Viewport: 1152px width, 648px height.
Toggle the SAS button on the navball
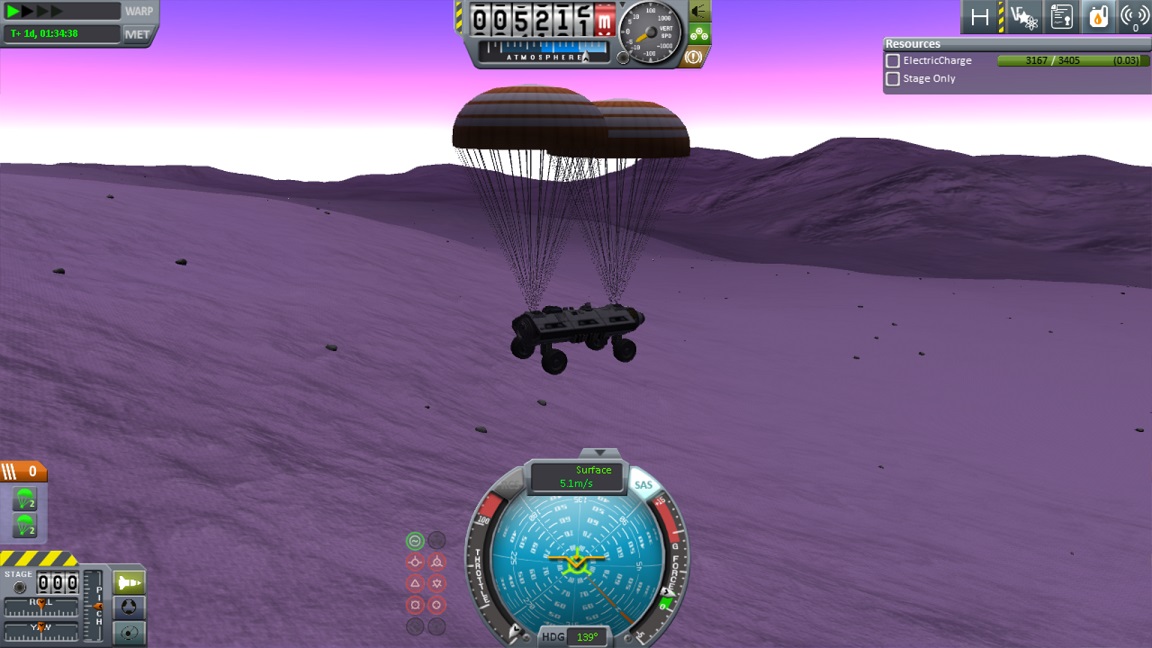pos(643,486)
